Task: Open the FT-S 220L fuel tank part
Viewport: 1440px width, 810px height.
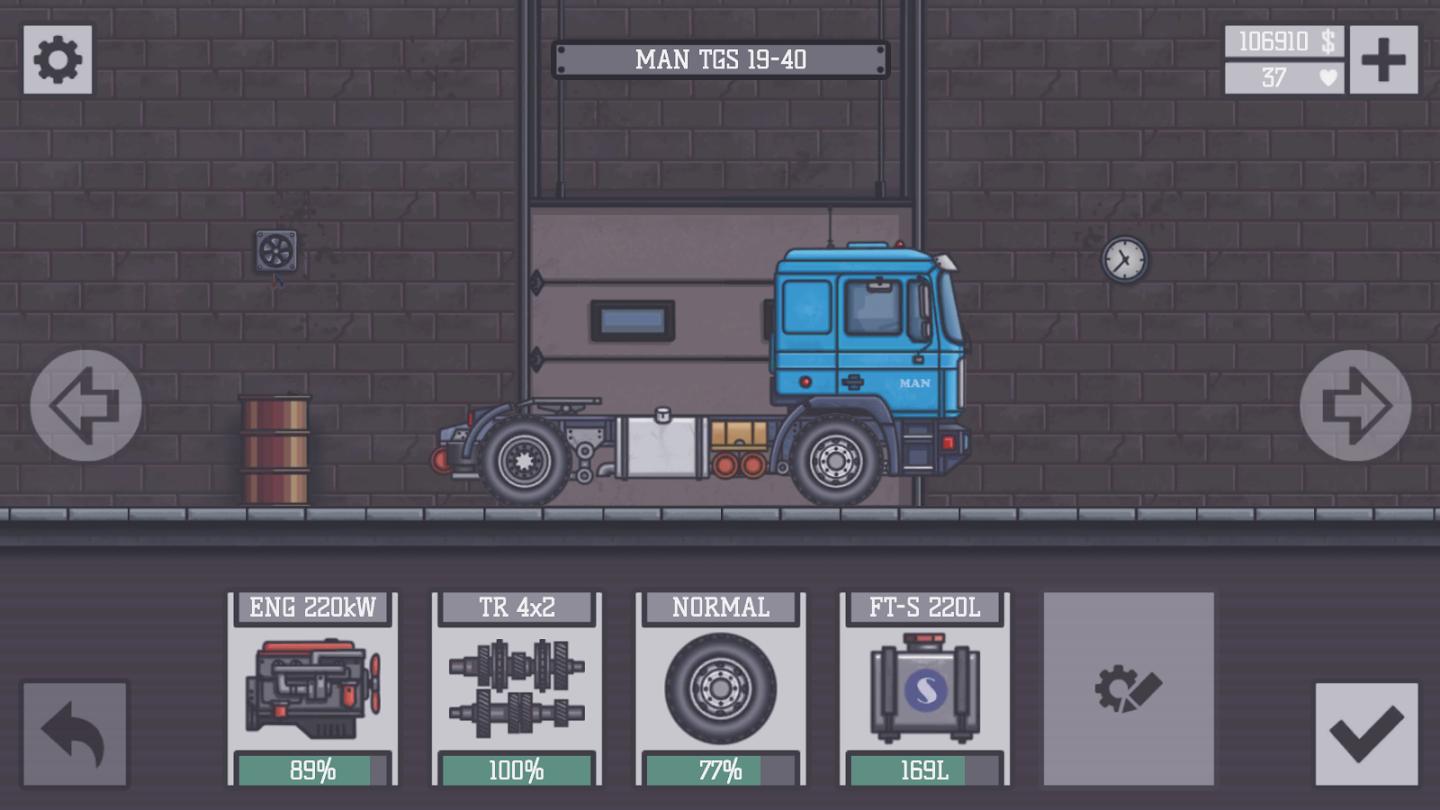Action: pos(922,688)
